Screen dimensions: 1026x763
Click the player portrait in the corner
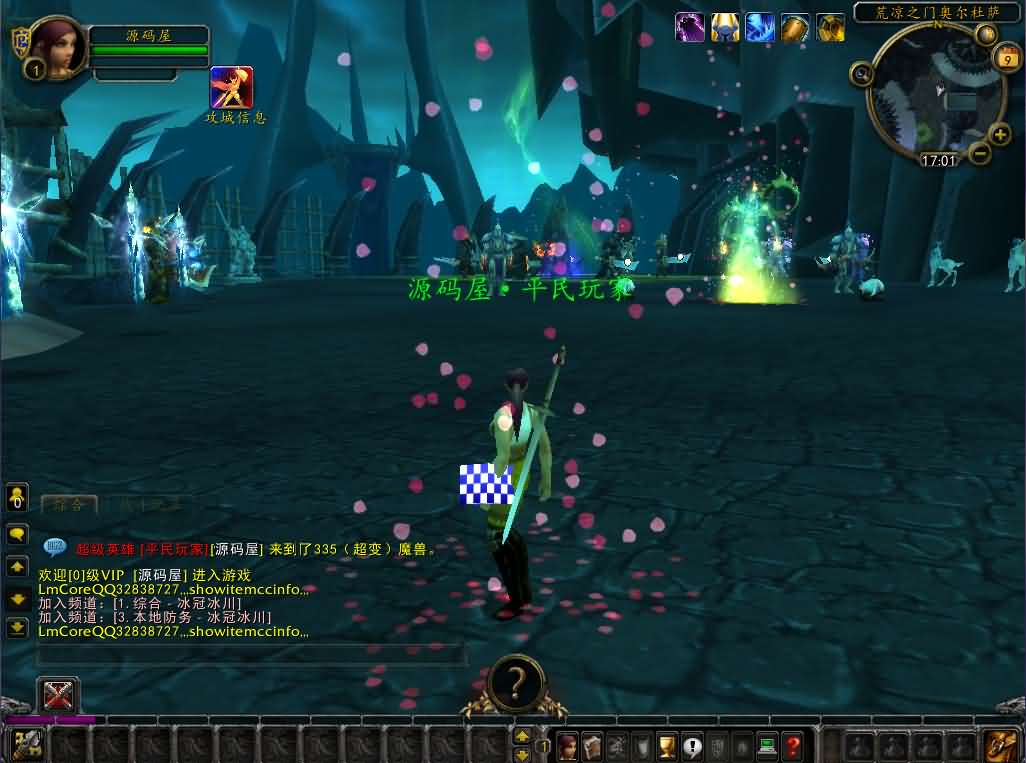pos(59,46)
